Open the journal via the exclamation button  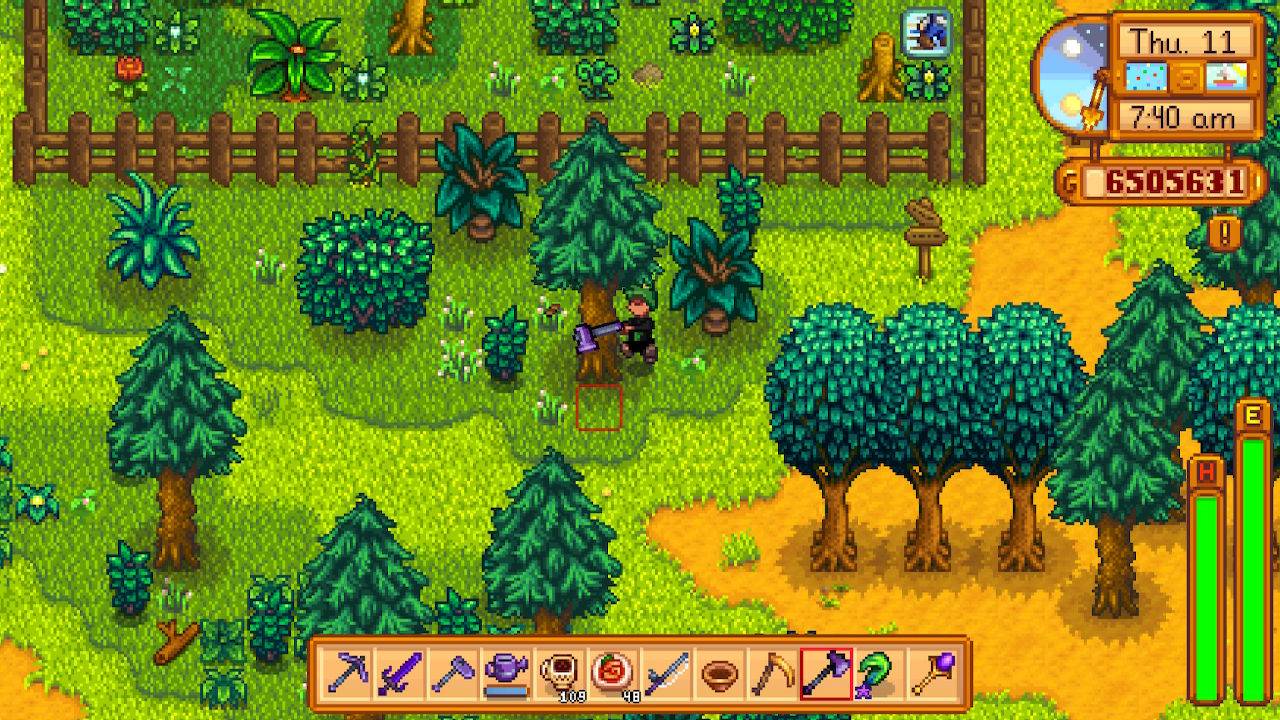[1224, 233]
